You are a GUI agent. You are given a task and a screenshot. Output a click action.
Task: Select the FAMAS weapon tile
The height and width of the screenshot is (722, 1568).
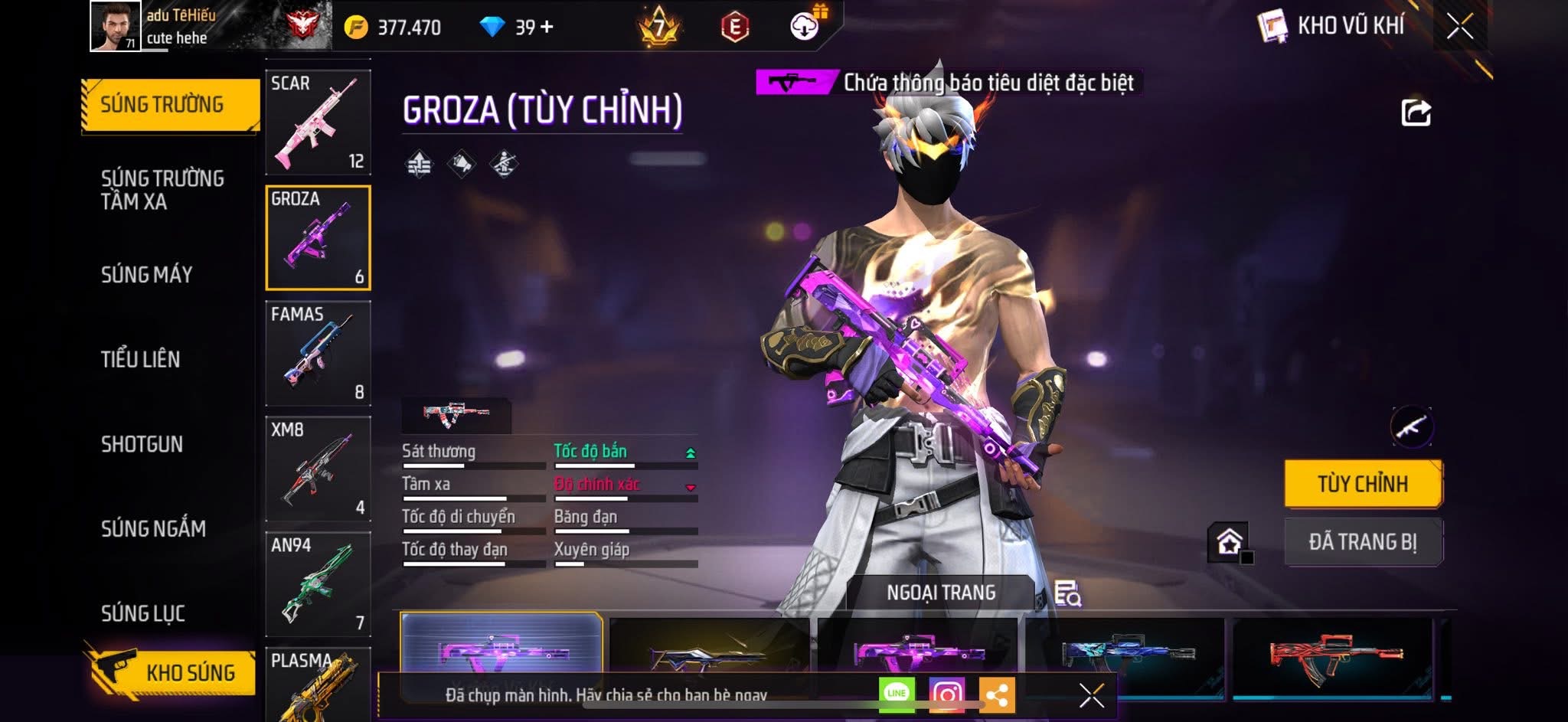point(318,353)
